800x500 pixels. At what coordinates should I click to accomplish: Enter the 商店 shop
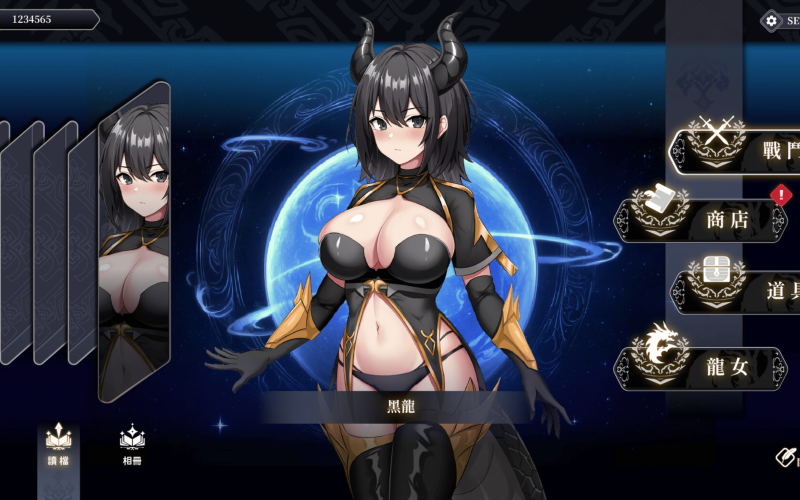703,219
